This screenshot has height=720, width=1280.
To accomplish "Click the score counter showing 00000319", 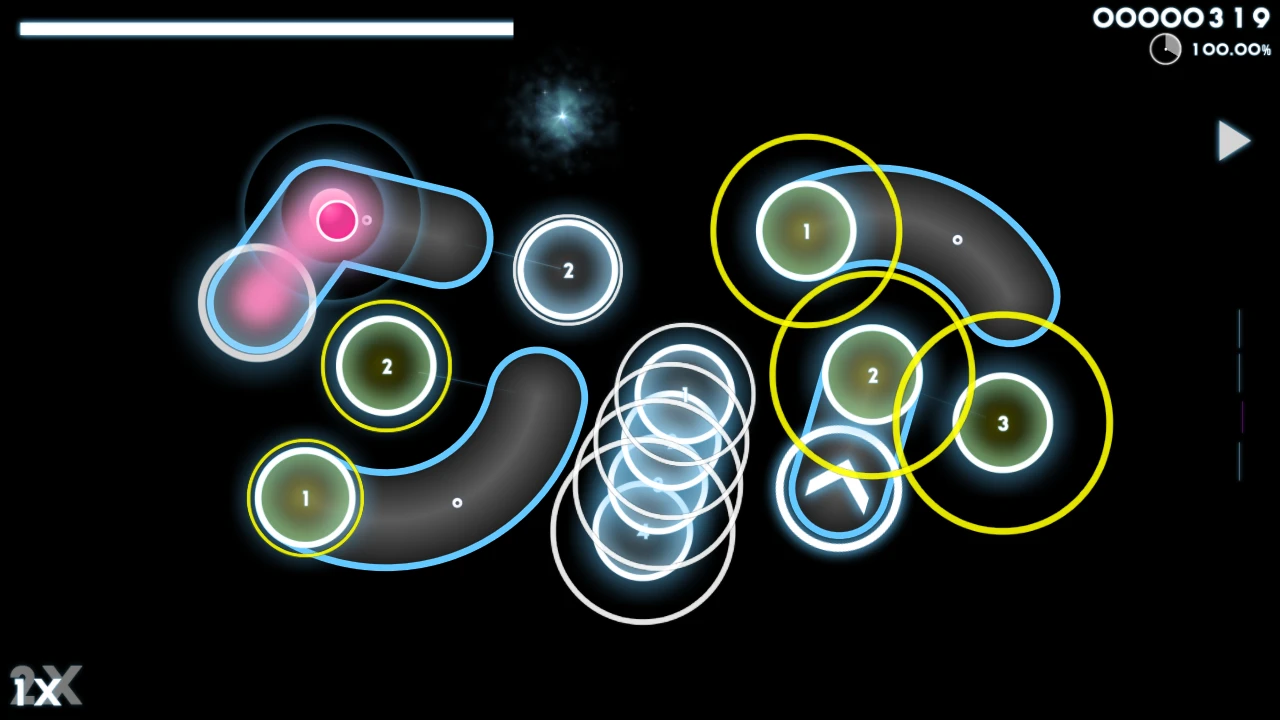I will tap(1183, 17).
